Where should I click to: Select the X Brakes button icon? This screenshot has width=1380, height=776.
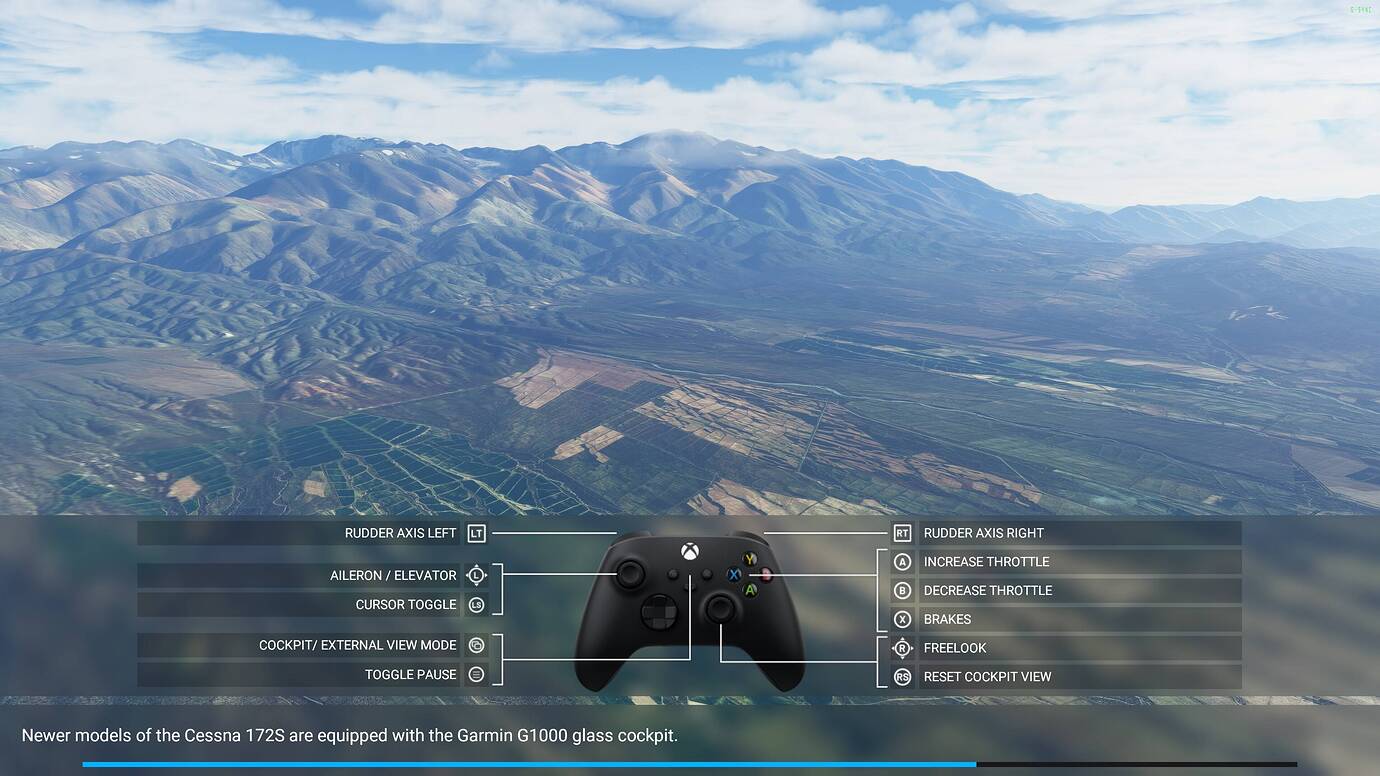pyautogui.click(x=903, y=619)
